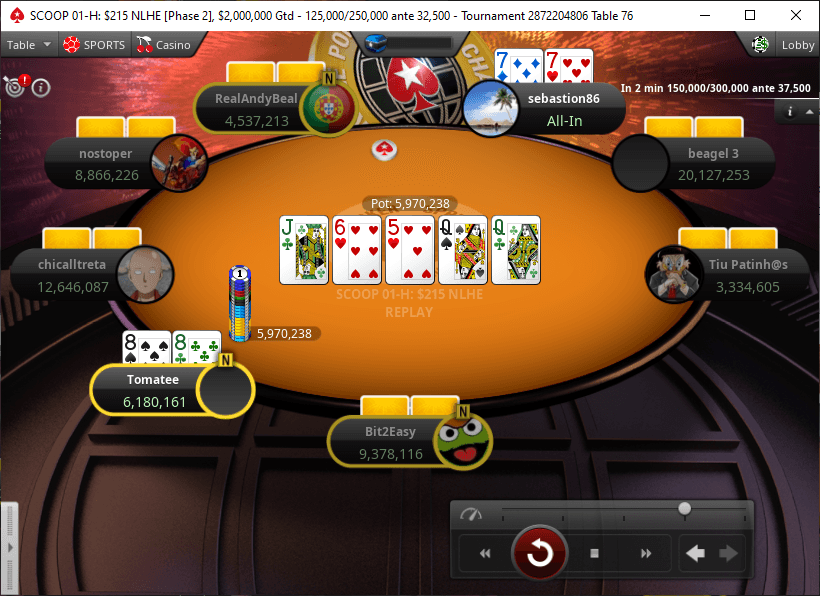820x596 pixels.
Task: Open the SPORTS section
Action: point(94,45)
